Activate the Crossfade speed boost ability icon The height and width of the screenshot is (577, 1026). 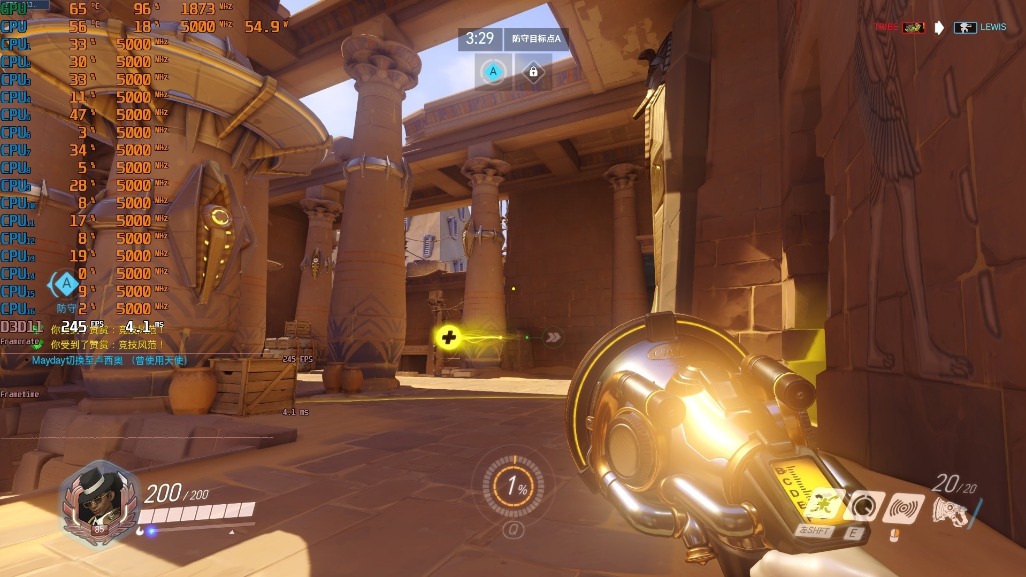[x=821, y=507]
